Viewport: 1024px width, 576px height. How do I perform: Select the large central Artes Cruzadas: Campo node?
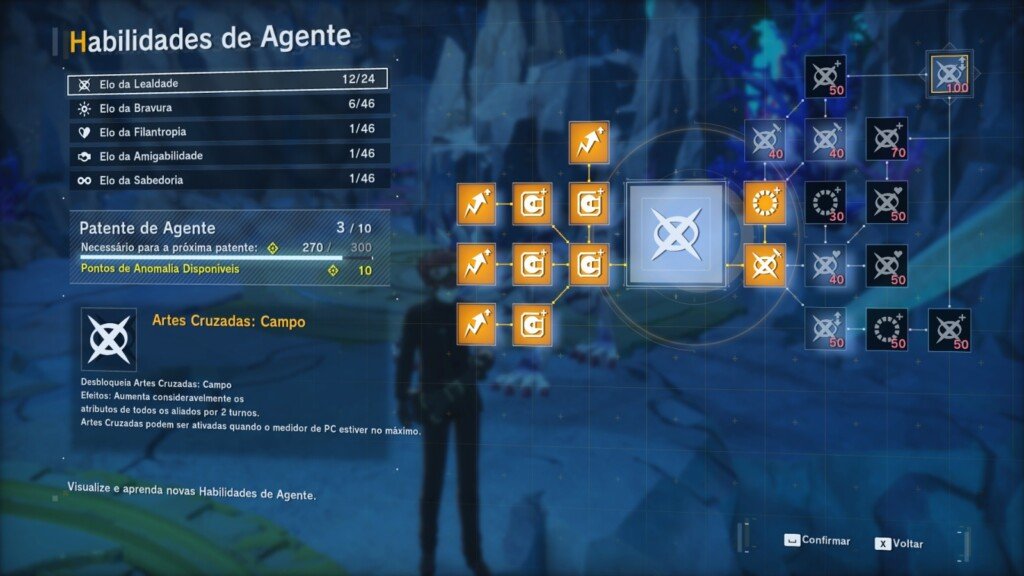point(675,234)
